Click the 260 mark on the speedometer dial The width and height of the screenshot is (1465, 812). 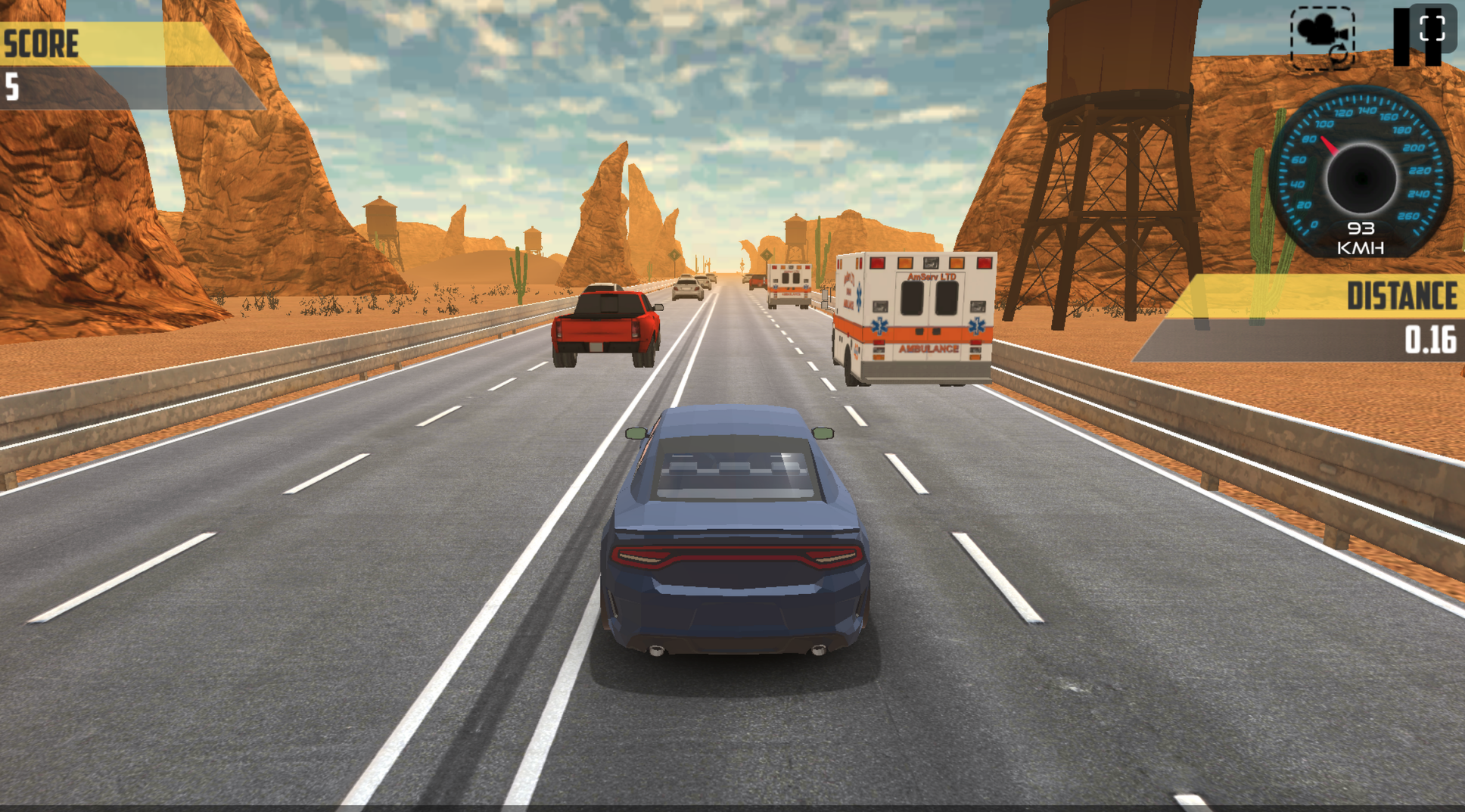[x=1408, y=216]
